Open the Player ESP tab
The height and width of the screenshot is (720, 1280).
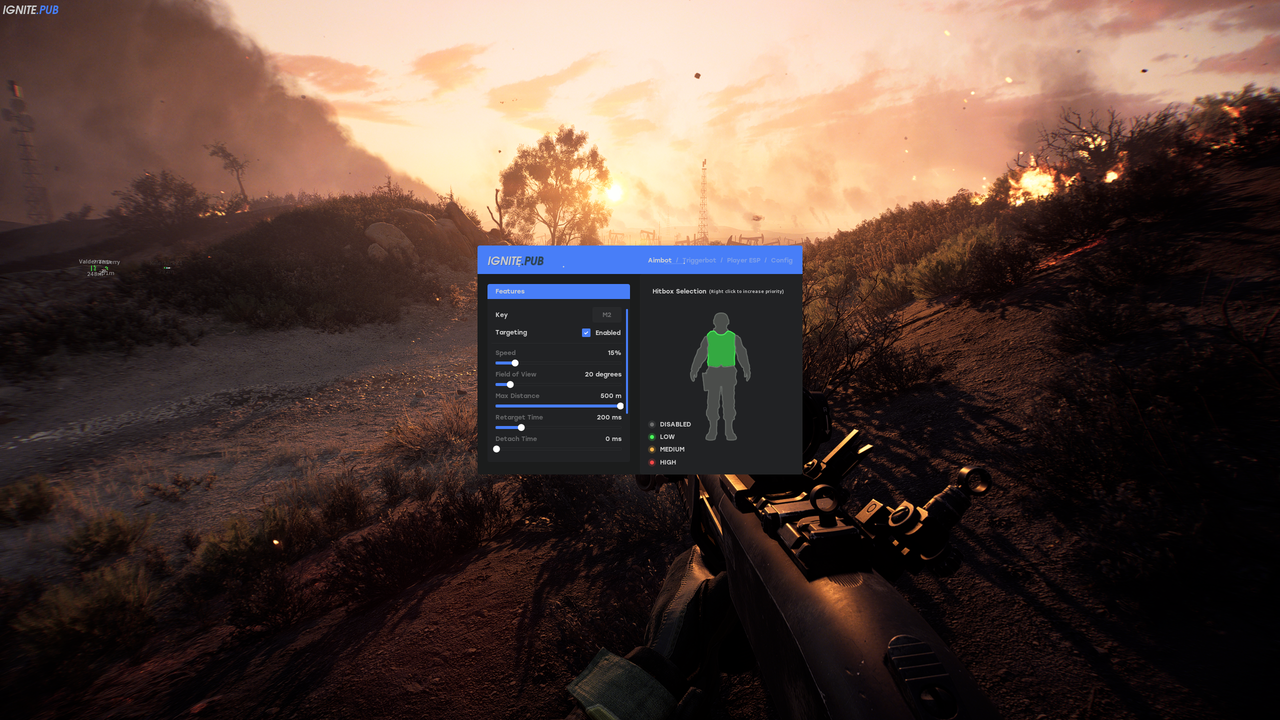pyautogui.click(x=742, y=260)
